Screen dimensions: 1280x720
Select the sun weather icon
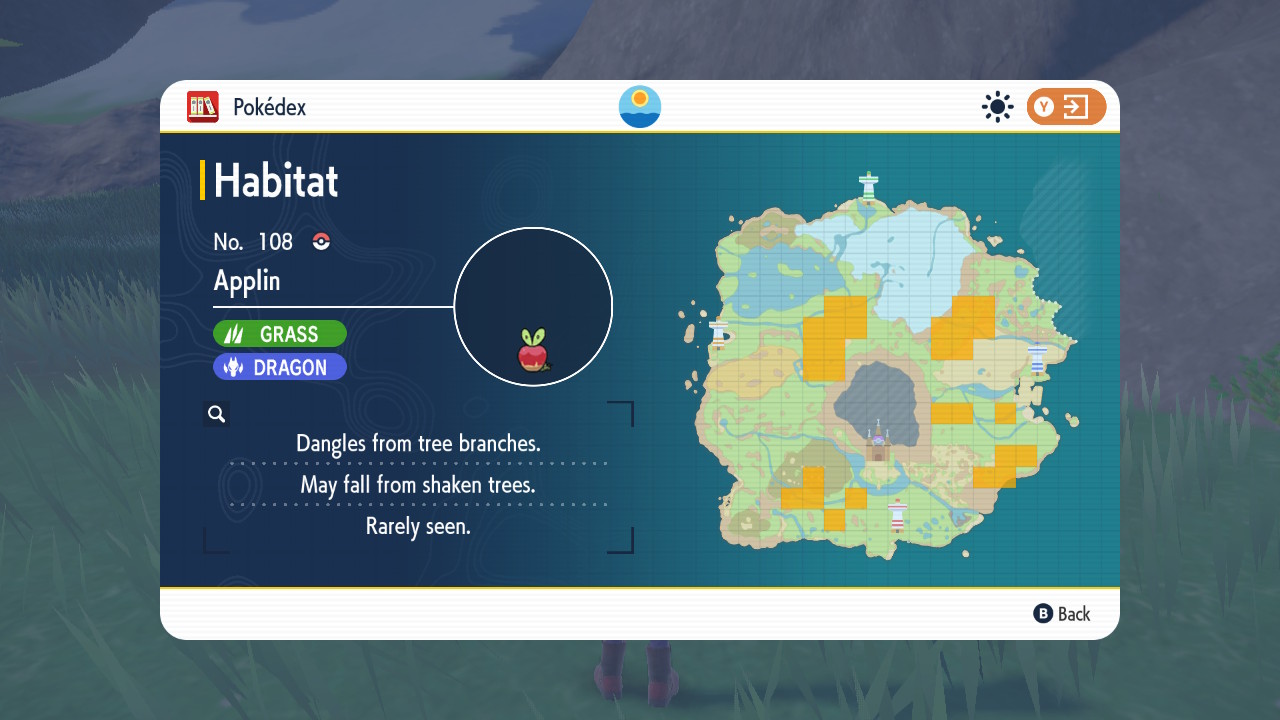[997, 107]
